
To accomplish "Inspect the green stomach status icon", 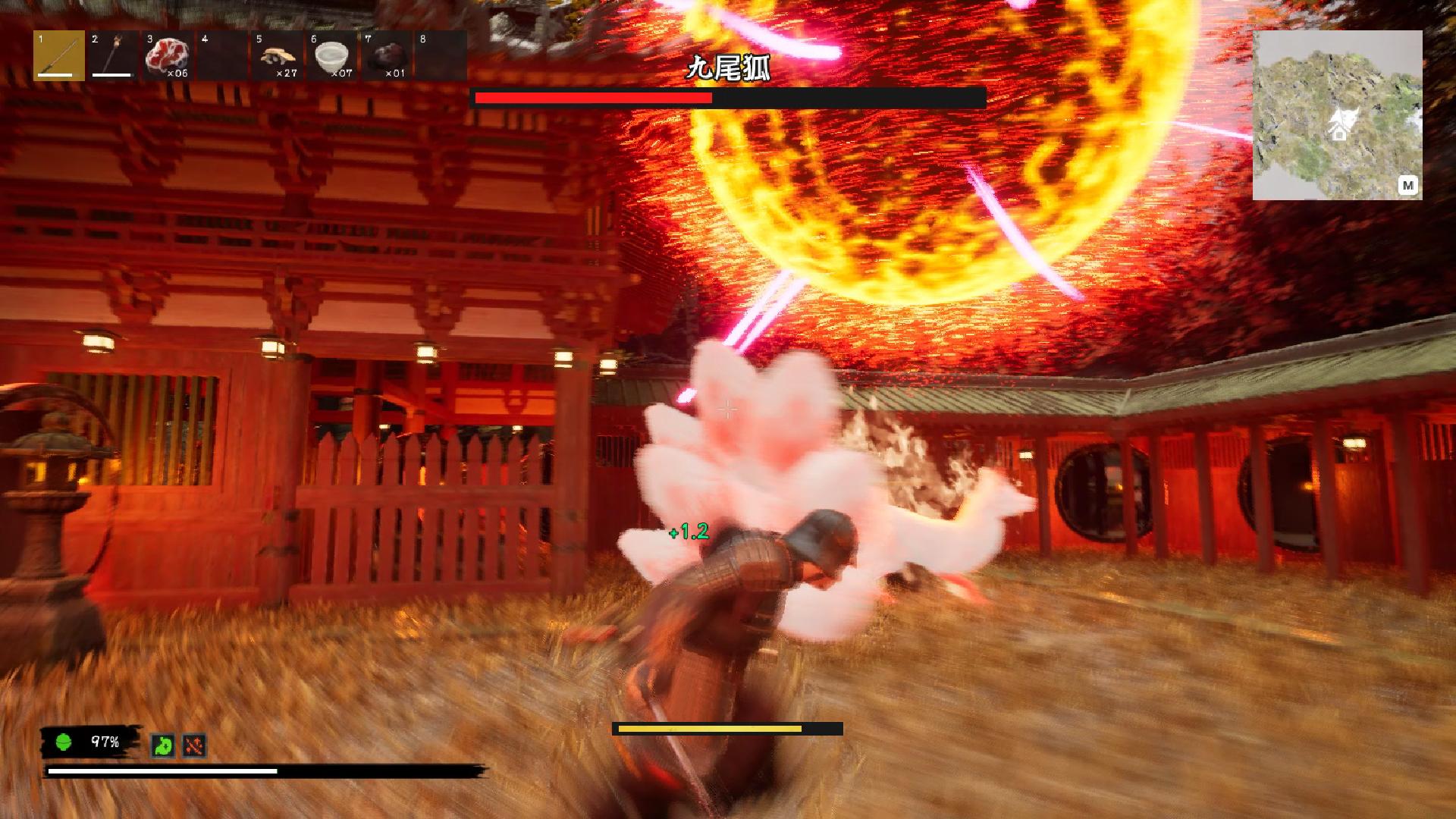I will pyautogui.click(x=162, y=745).
